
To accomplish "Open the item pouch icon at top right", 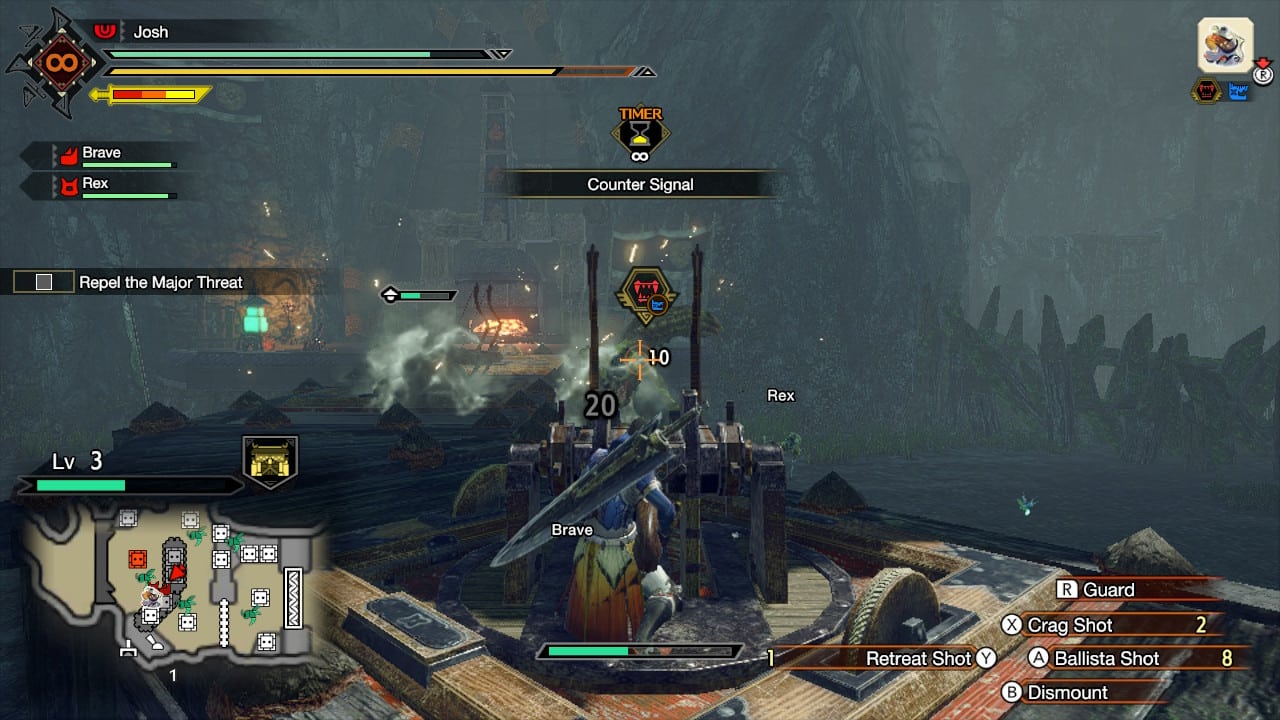I will [1225, 46].
